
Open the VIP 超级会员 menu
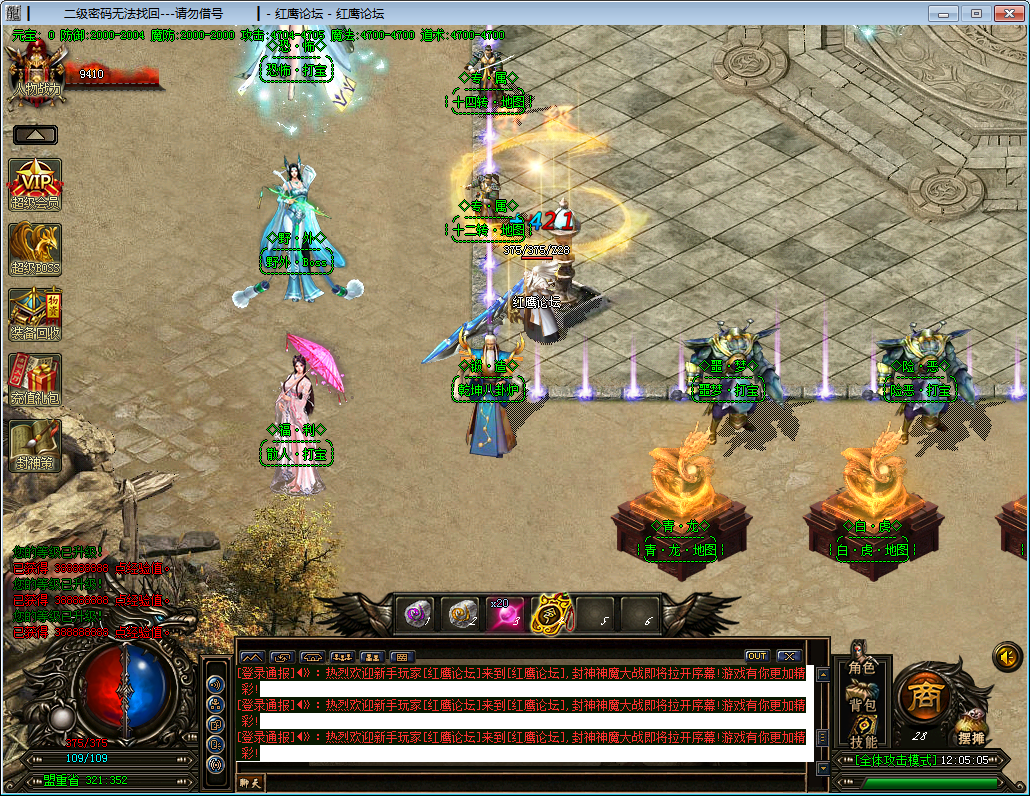36,184
